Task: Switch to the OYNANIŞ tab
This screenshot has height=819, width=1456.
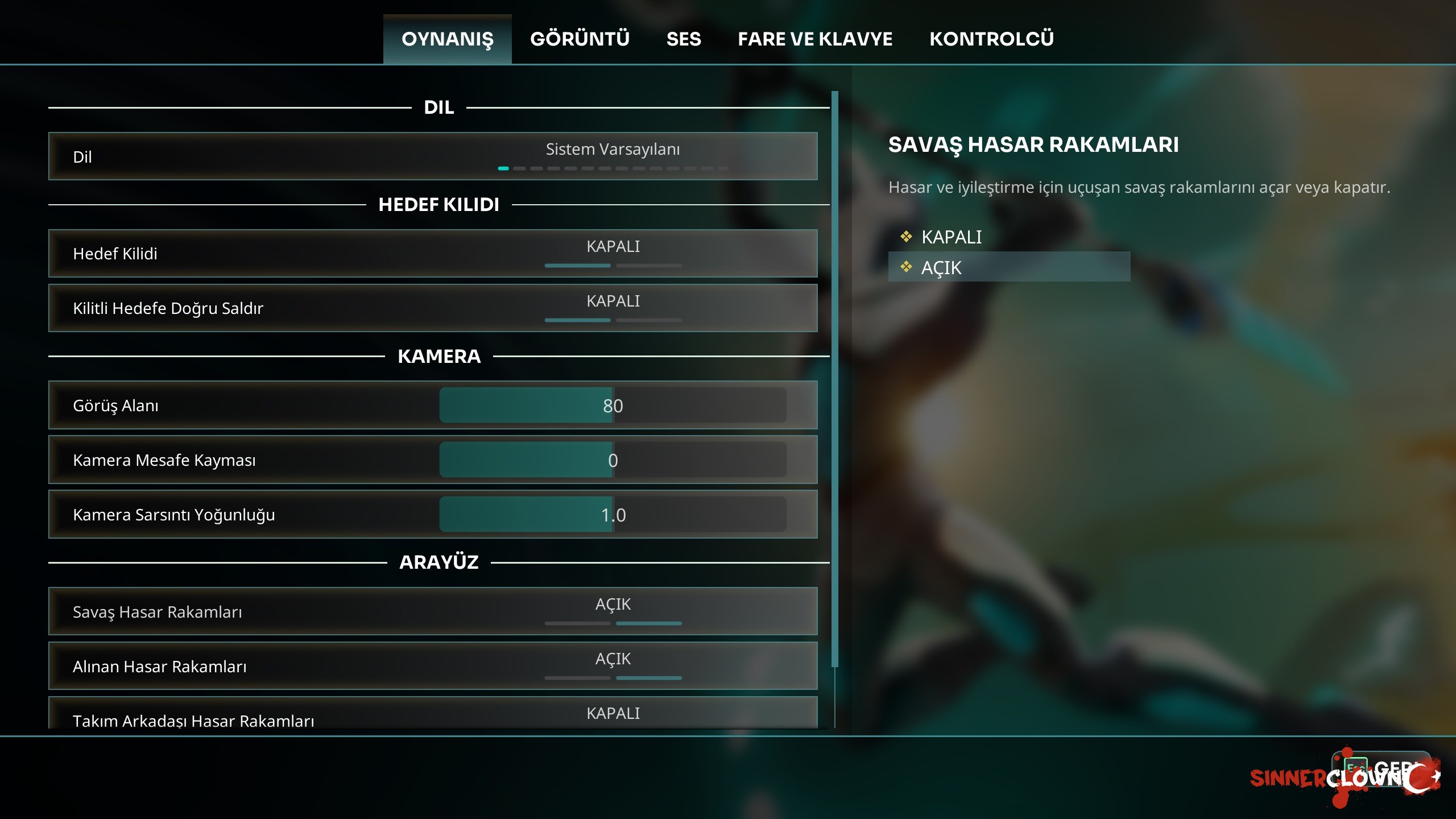Action: (x=447, y=39)
